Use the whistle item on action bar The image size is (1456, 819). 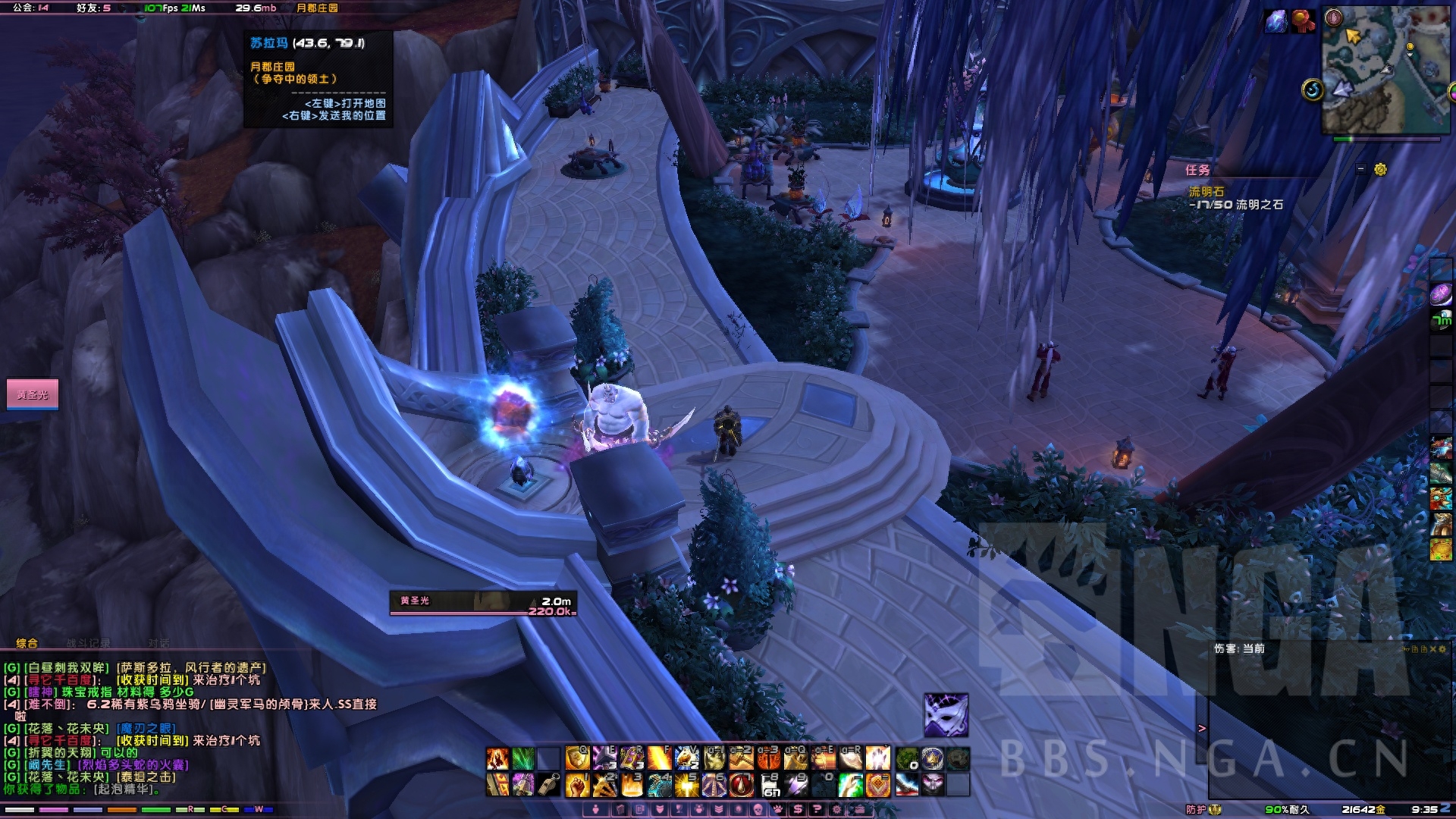(x=550, y=785)
